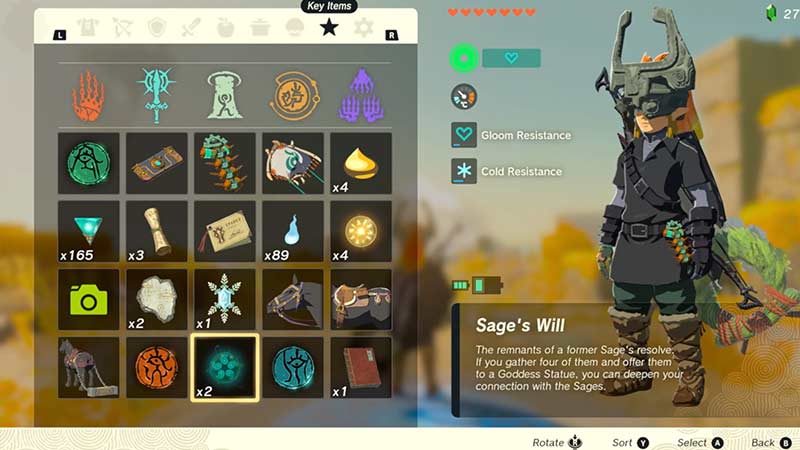The image size is (800, 450).
Task: Choose the horse bridle slot
Action: point(293,299)
